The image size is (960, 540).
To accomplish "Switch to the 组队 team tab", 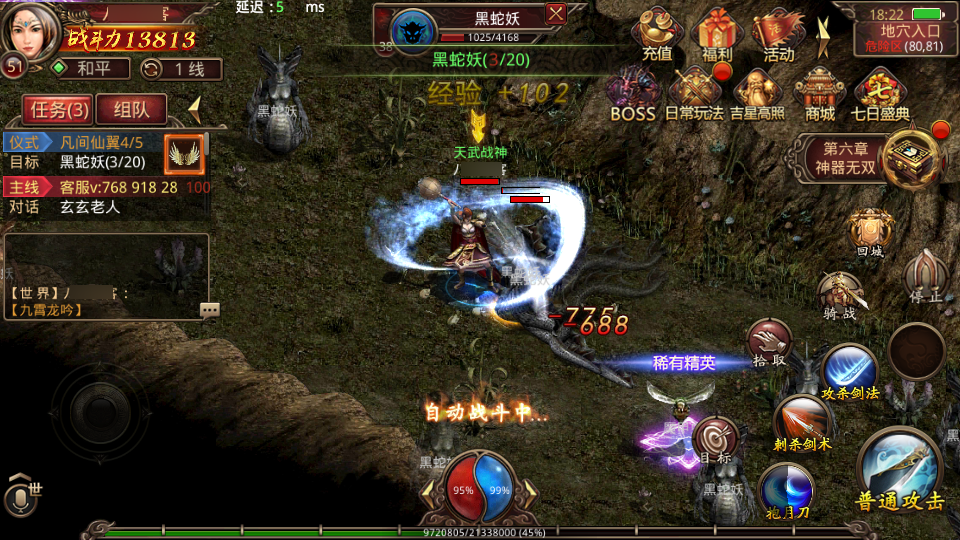I will 132,110.
